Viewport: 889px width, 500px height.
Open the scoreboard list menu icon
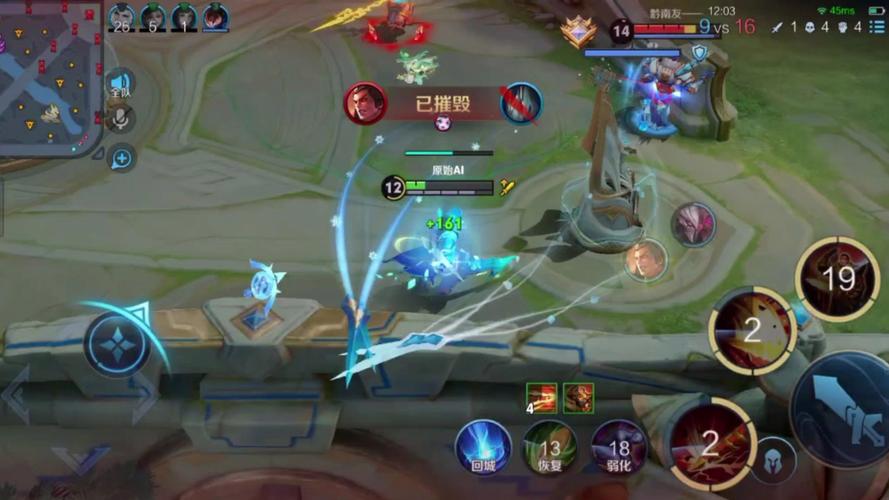pos(876,27)
